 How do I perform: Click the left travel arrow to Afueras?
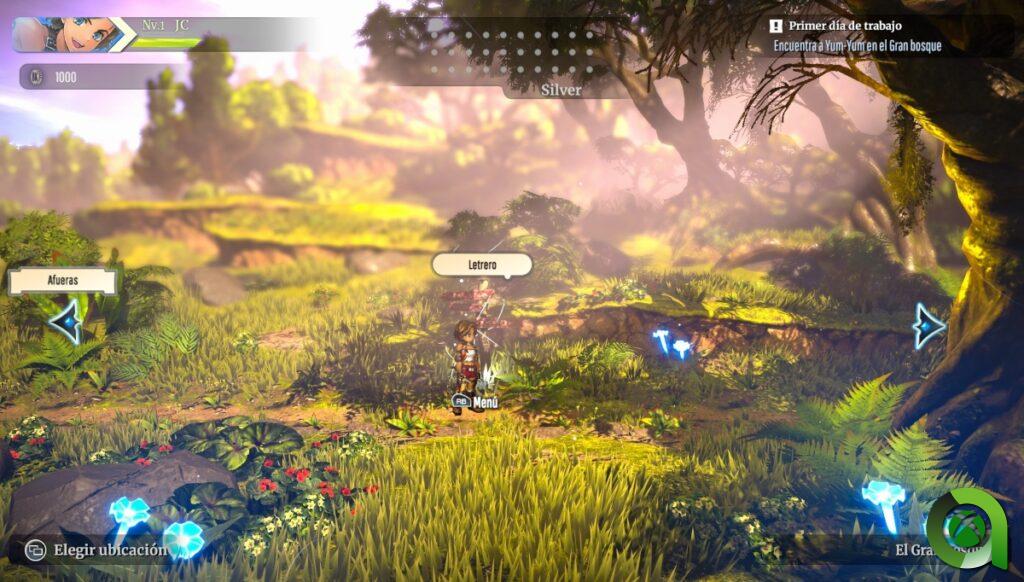pos(66,322)
